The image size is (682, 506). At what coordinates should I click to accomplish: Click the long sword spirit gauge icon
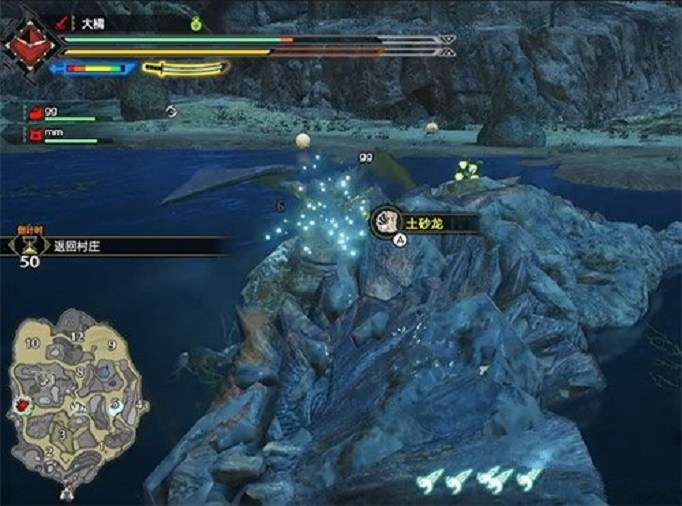point(185,69)
